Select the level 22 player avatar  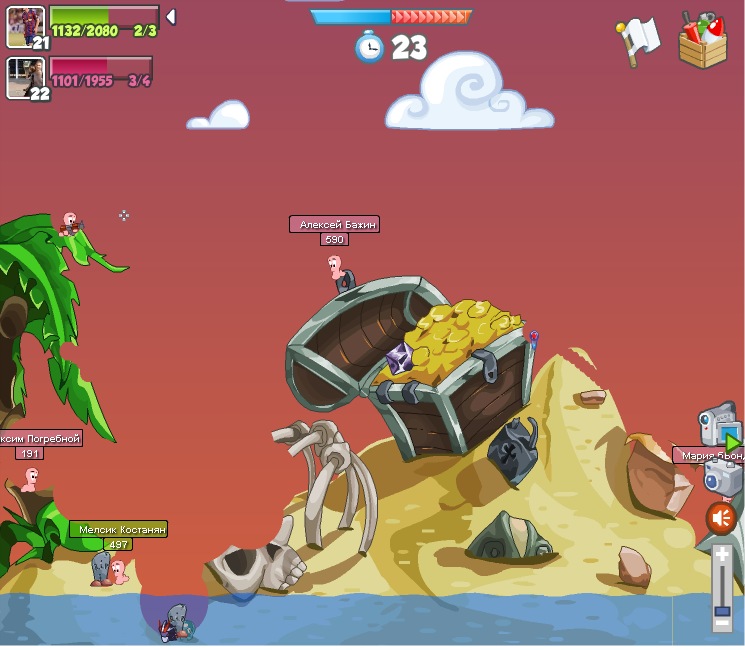click(x=25, y=78)
